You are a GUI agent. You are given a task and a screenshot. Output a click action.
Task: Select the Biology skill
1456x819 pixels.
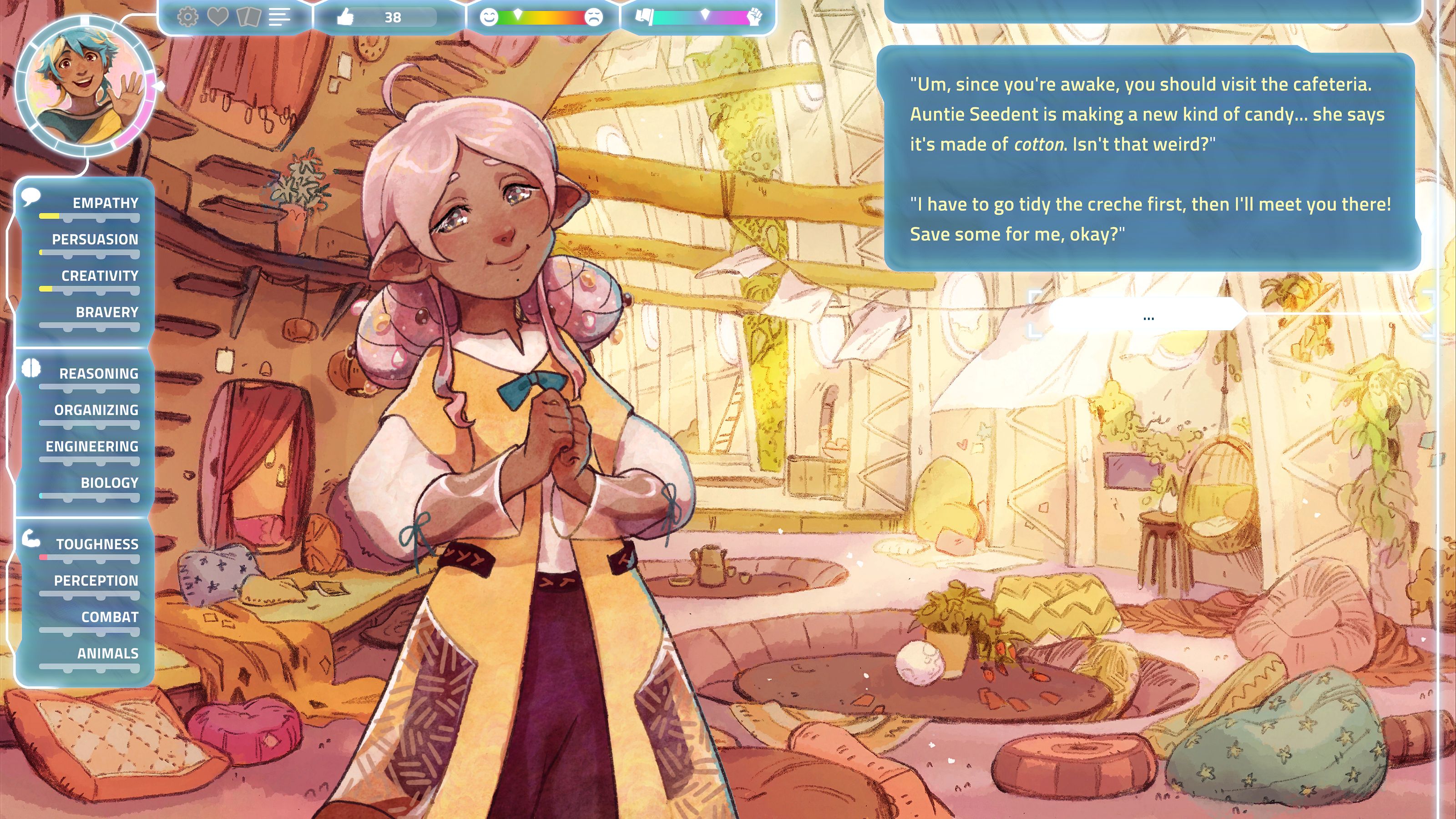[109, 483]
